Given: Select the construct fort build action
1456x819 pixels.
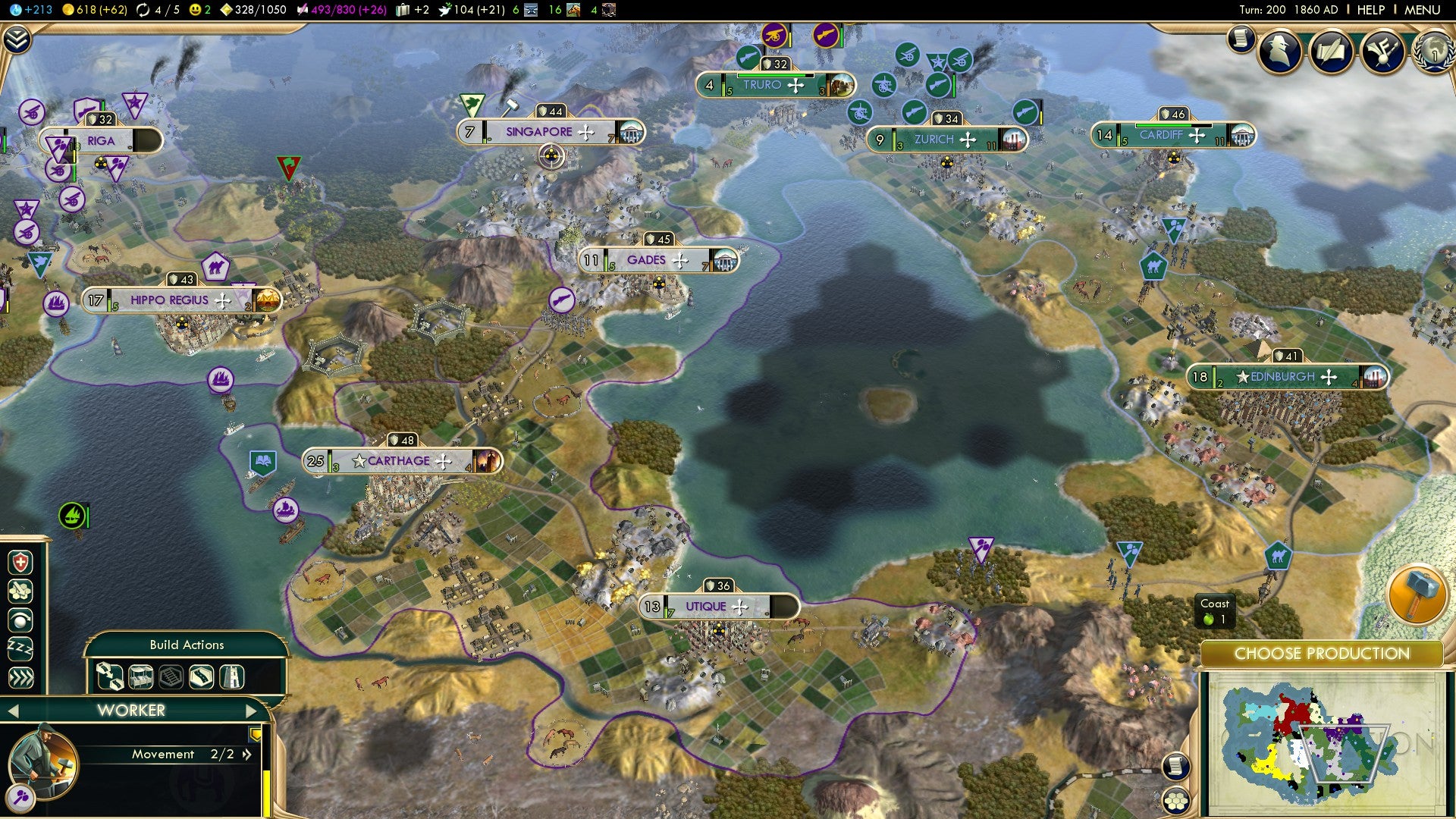Looking at the screenshot, I should pos(232,676).
